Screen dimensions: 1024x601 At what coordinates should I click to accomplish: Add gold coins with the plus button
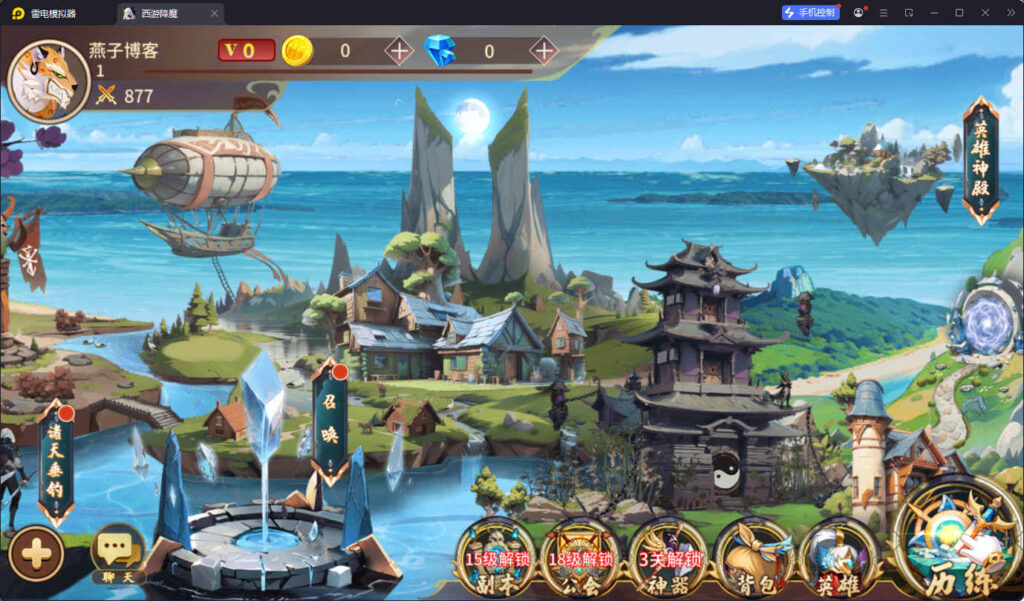pos(399,50)
